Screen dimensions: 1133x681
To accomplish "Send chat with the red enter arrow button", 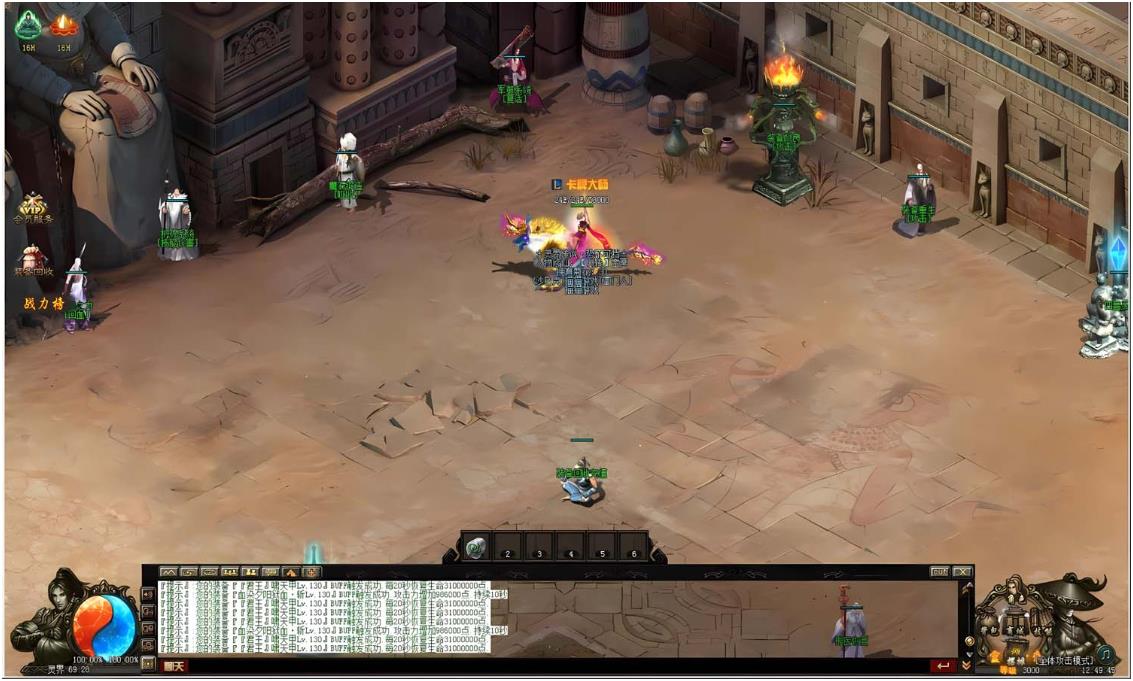I will tap(941, 666).
